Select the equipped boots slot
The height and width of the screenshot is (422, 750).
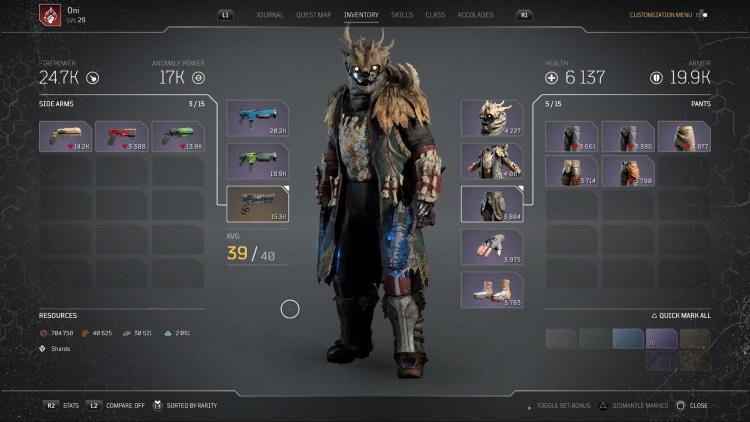(491, 289)
